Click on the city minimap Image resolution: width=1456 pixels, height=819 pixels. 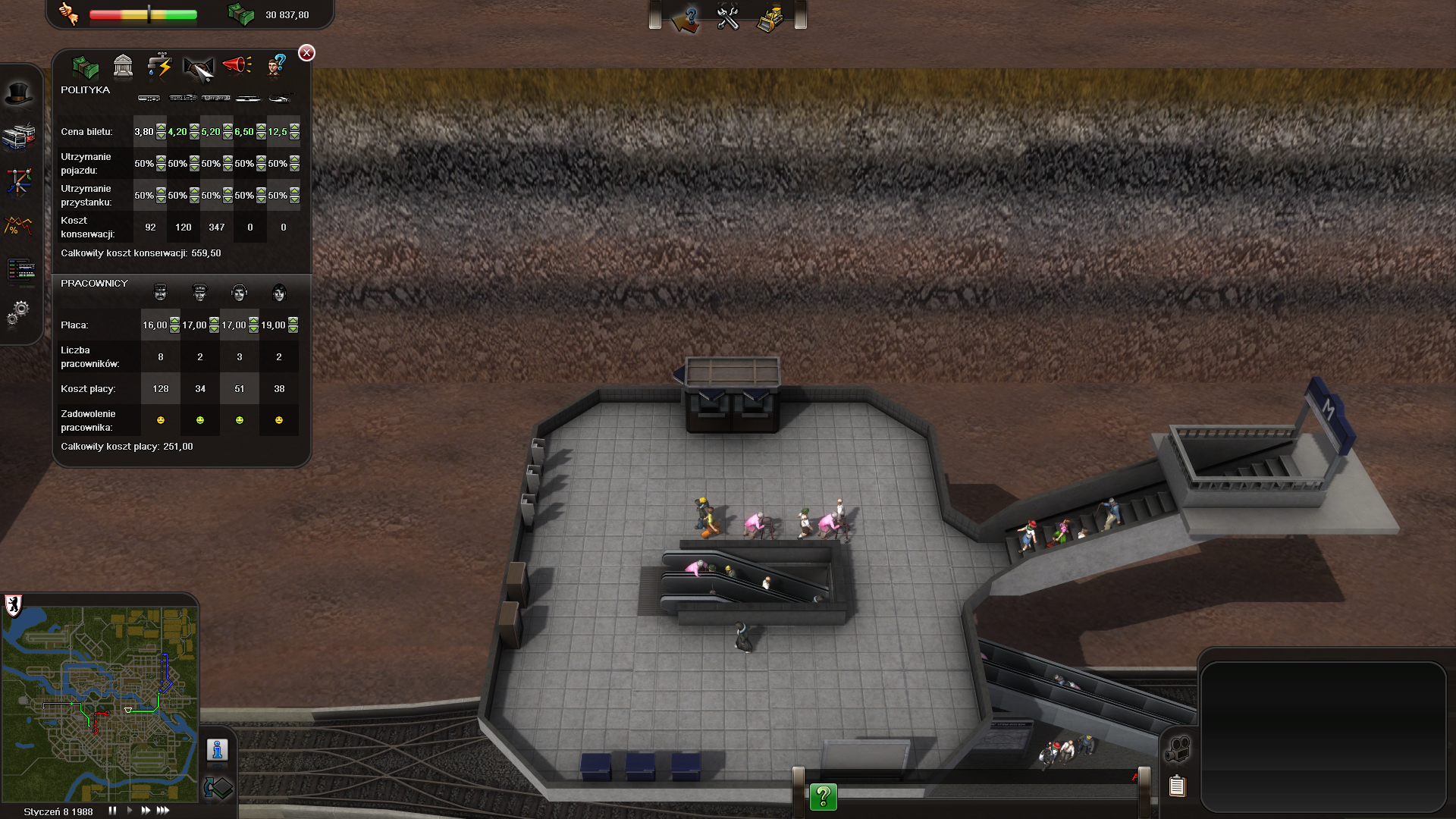click(x=100, y=704)
